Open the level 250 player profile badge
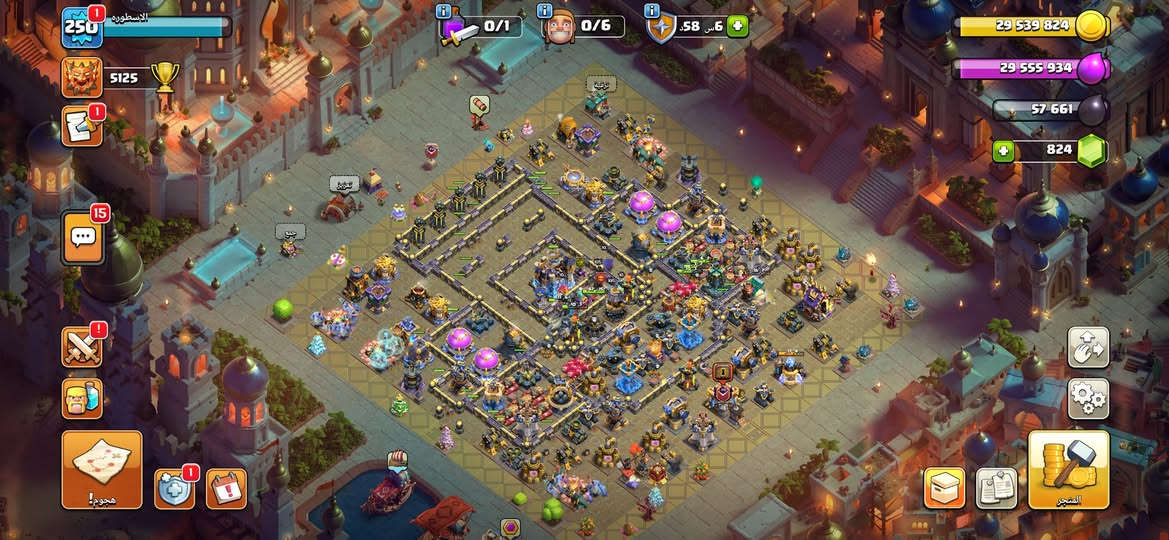 tap(80, 27)
